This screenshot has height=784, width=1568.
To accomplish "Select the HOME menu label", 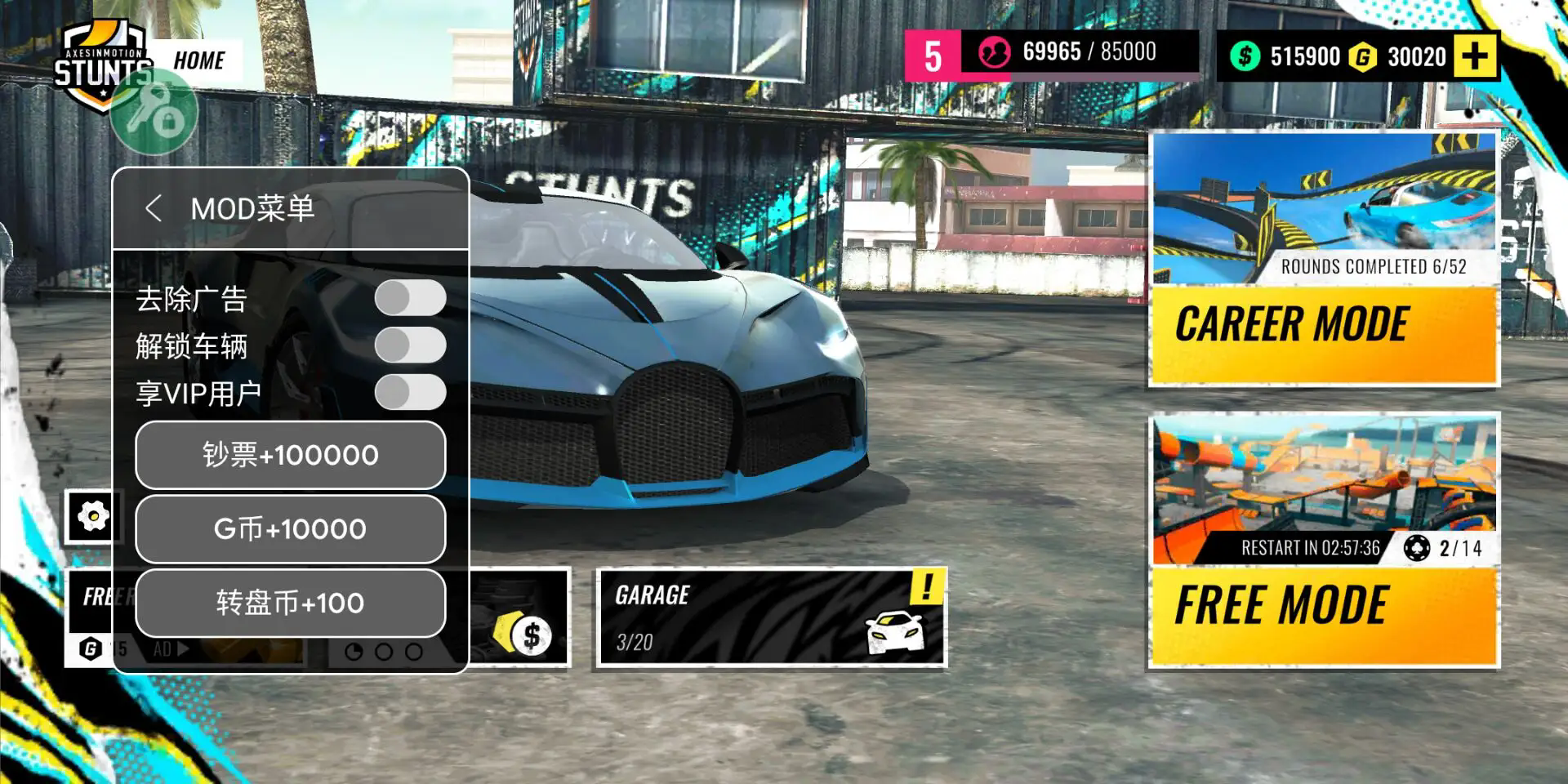I will pyautogui.click(x=198, y=60).
